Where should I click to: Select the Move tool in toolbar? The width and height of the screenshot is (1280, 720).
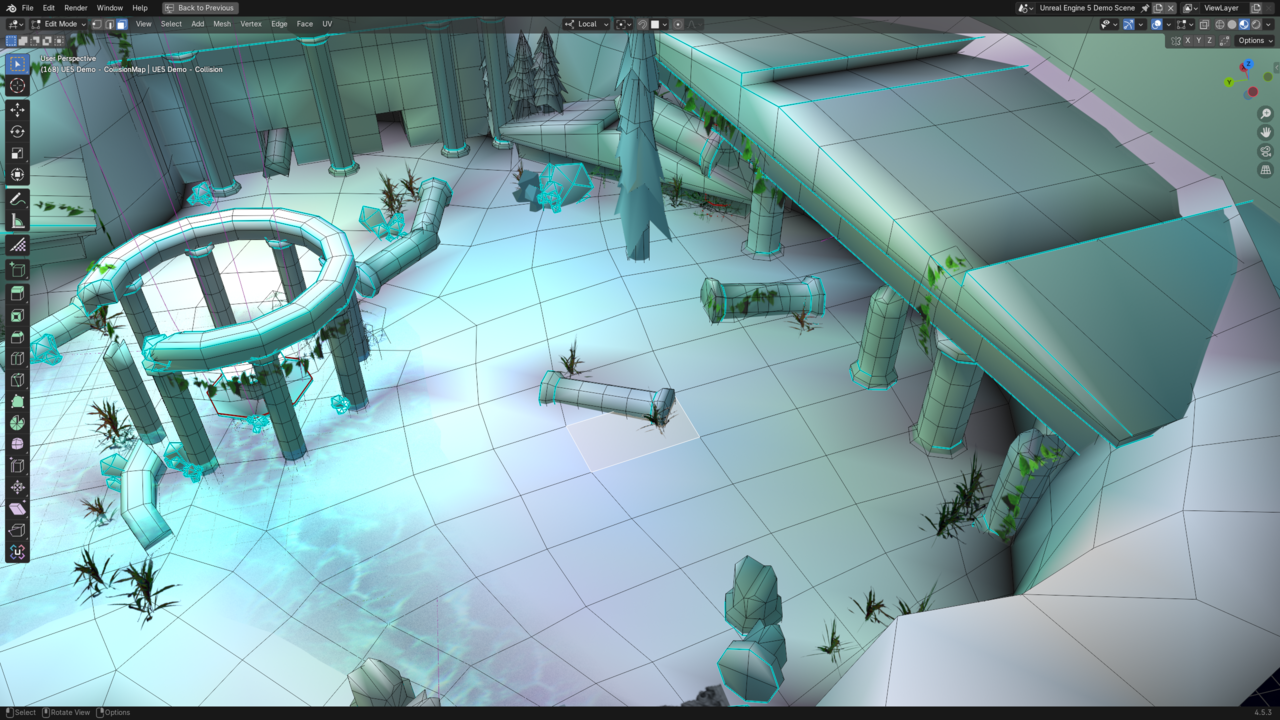pos(17,109)
